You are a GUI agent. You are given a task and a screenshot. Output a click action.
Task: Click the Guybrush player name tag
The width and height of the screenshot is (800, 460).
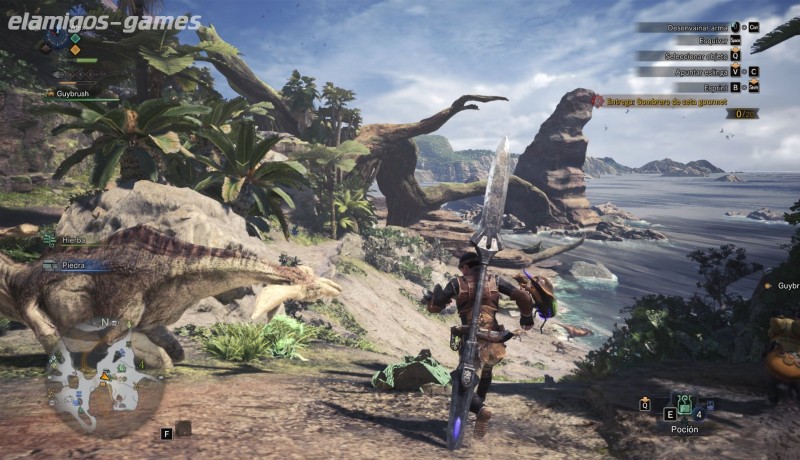point(78,93)
